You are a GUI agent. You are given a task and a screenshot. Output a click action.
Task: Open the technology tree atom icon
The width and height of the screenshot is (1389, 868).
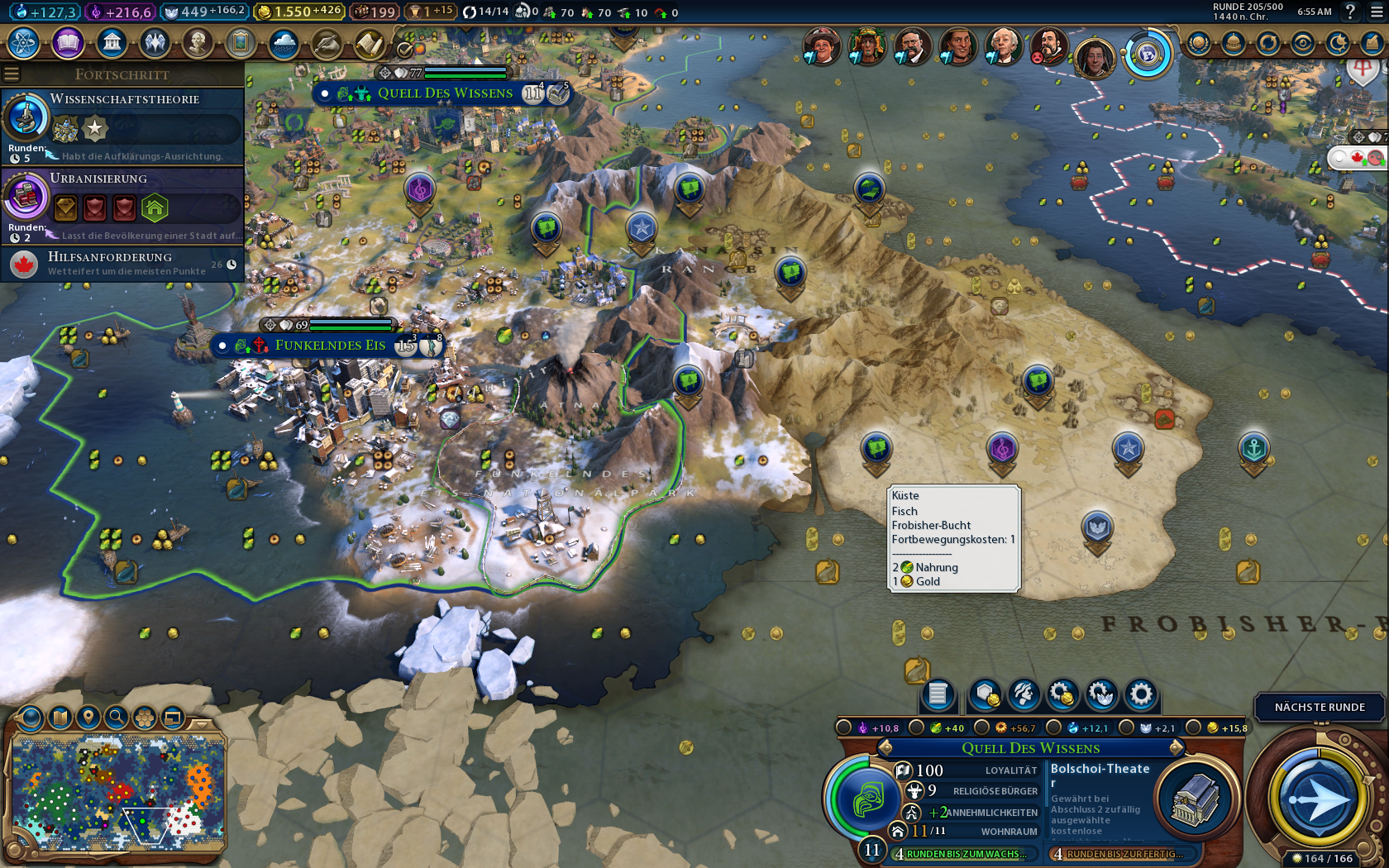(24, 43)
